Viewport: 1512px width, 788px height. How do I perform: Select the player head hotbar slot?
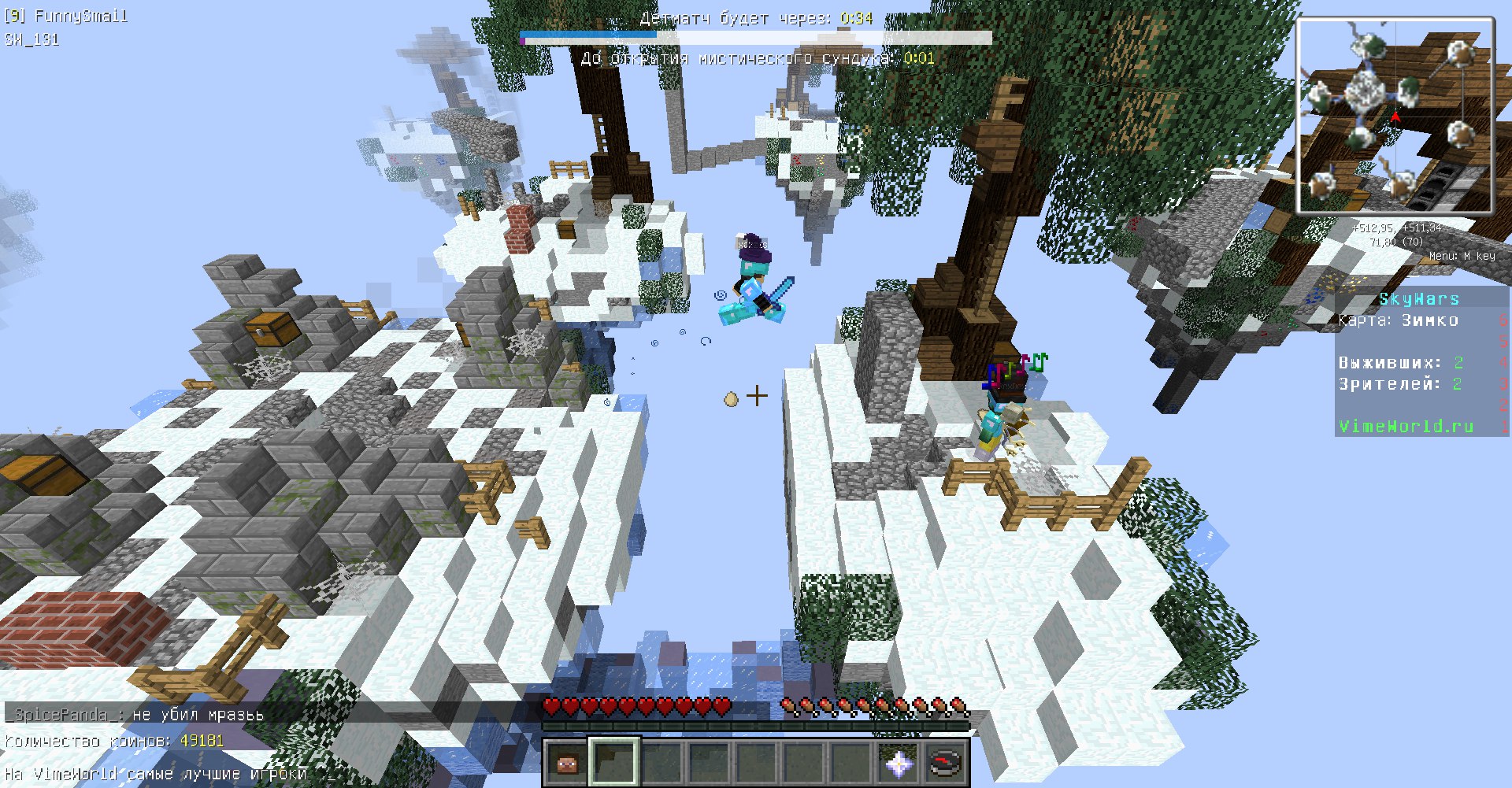567,763
